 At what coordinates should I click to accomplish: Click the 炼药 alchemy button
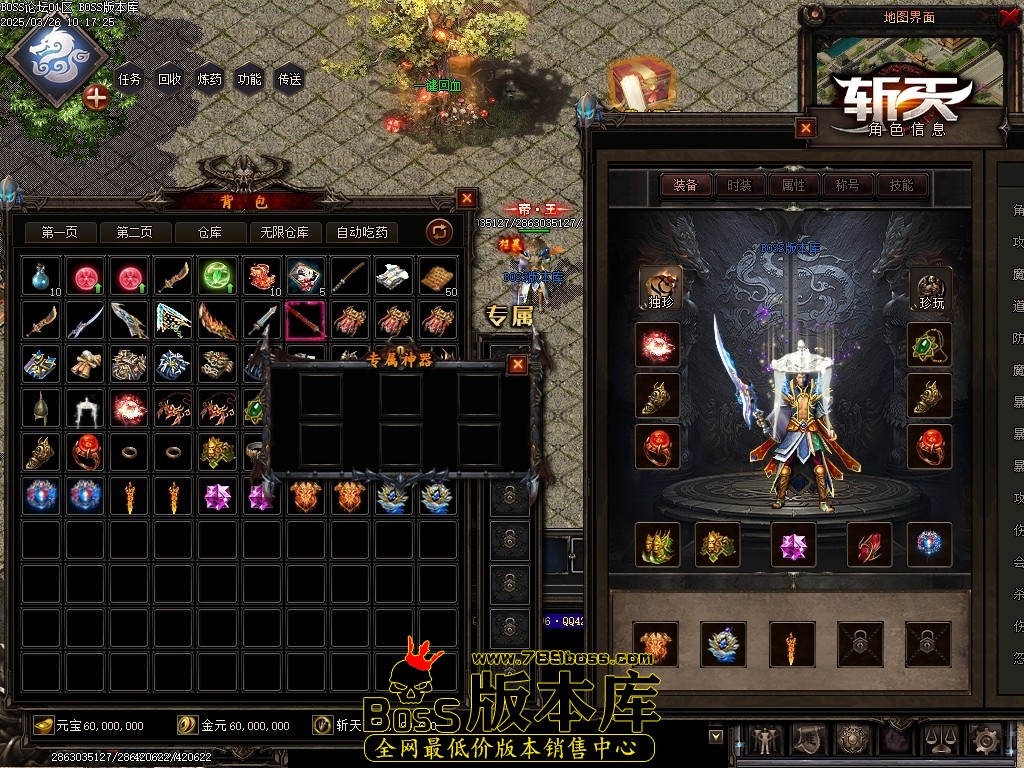click(210, 79)
